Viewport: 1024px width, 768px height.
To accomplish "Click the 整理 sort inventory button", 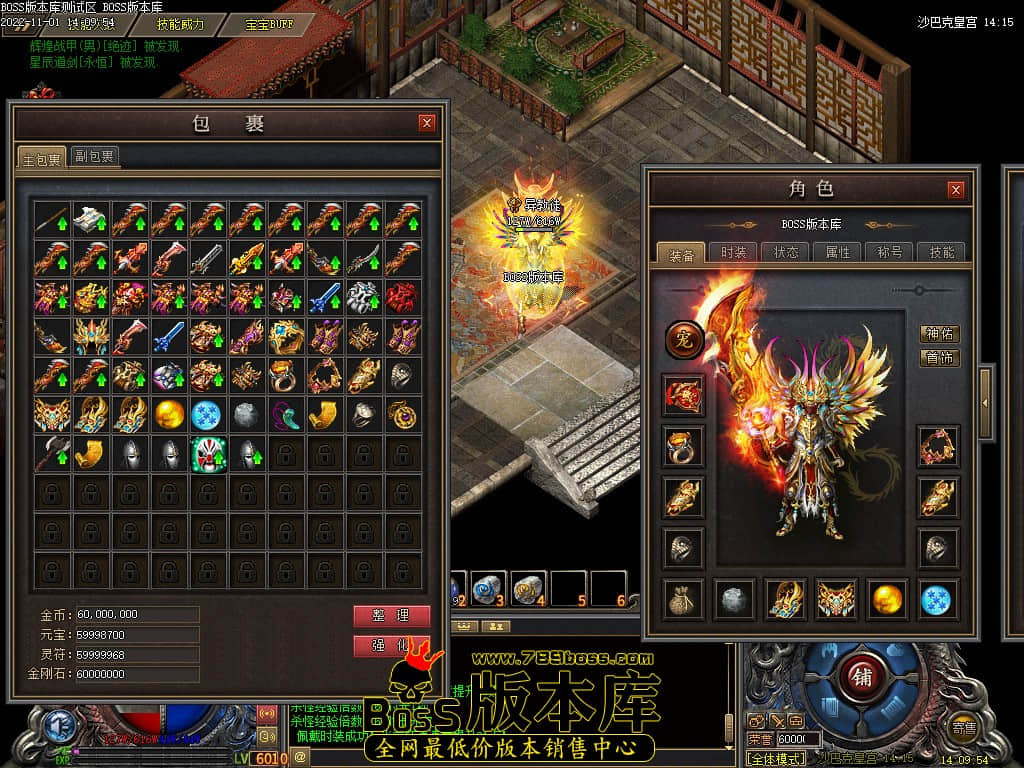I will pos(392,615).
